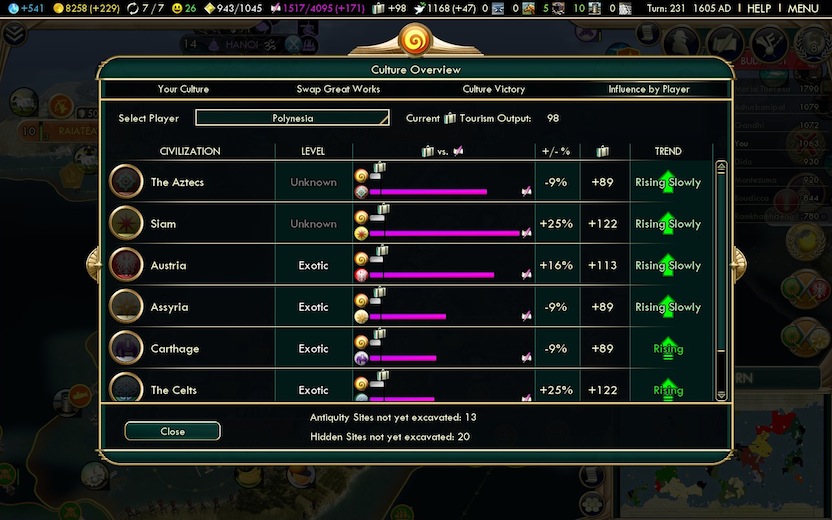Switch to Your Culture tab

tap(183, 89)
